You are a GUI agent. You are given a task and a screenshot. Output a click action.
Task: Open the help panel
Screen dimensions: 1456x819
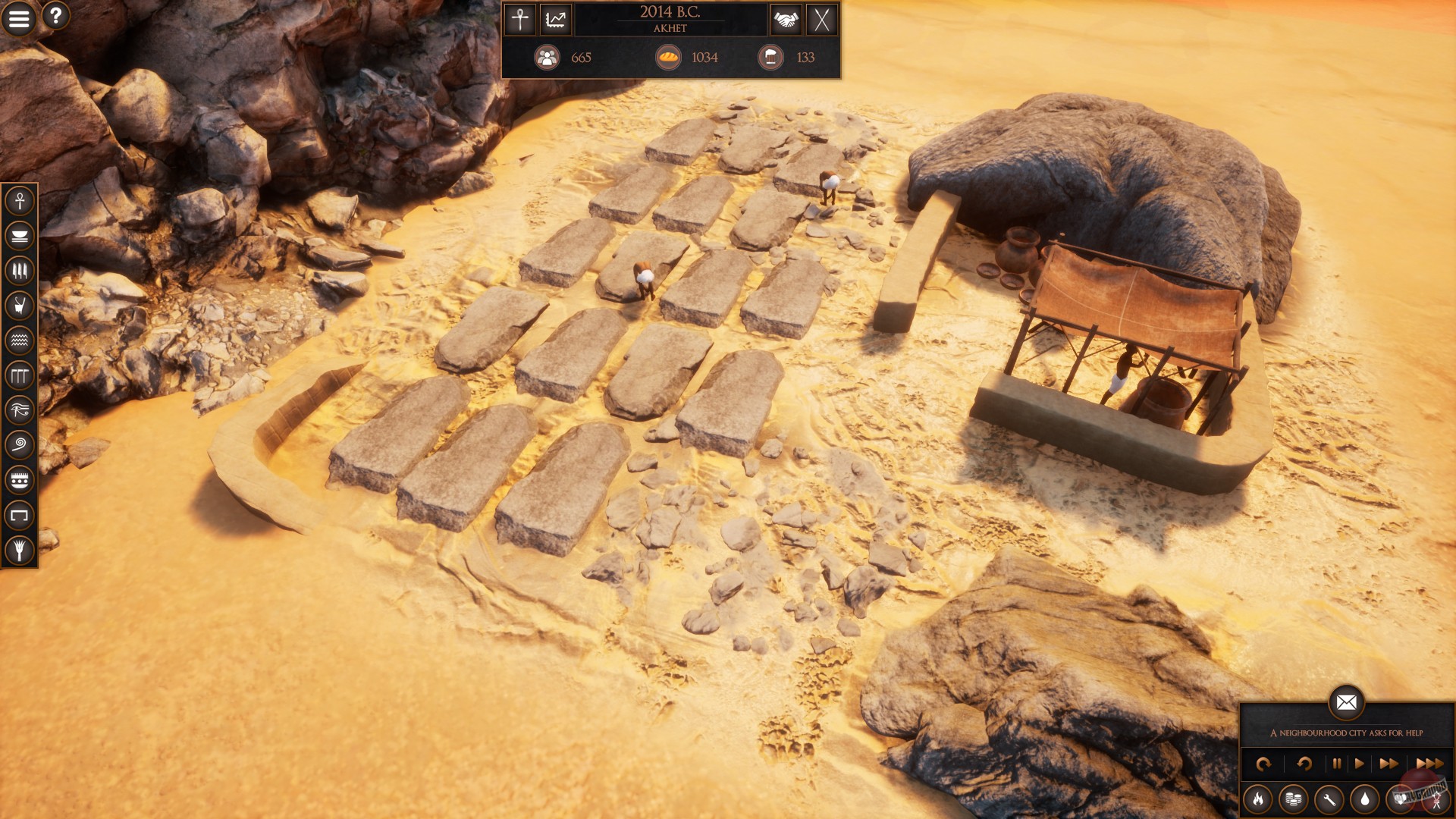point(55,17)
